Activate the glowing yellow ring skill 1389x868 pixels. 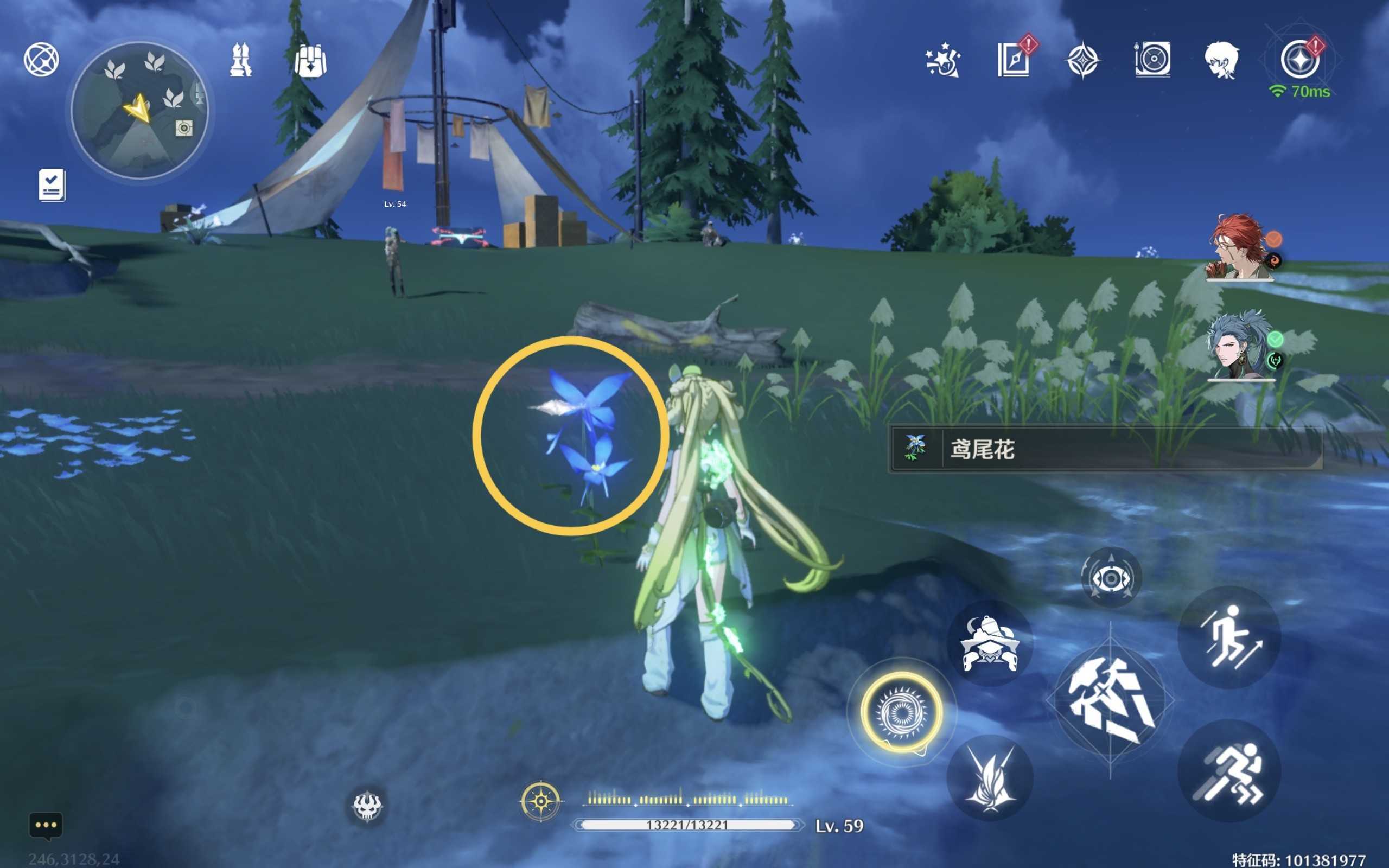901,712
